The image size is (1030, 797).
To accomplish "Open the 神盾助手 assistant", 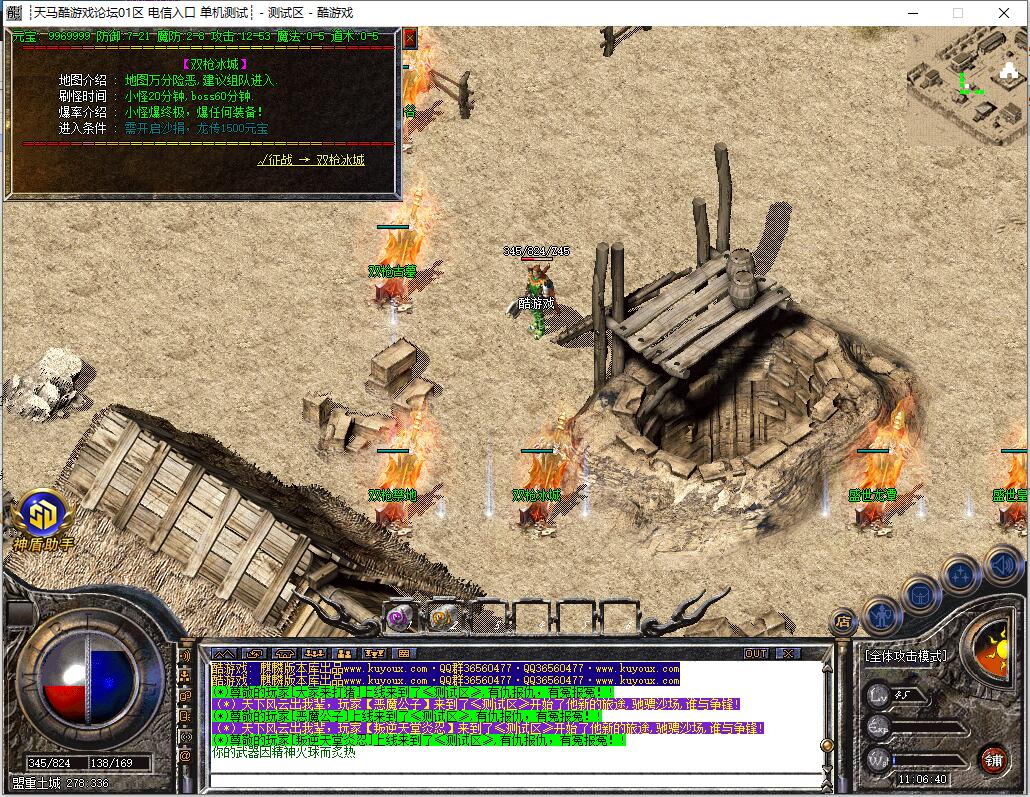I will (43, 516).
